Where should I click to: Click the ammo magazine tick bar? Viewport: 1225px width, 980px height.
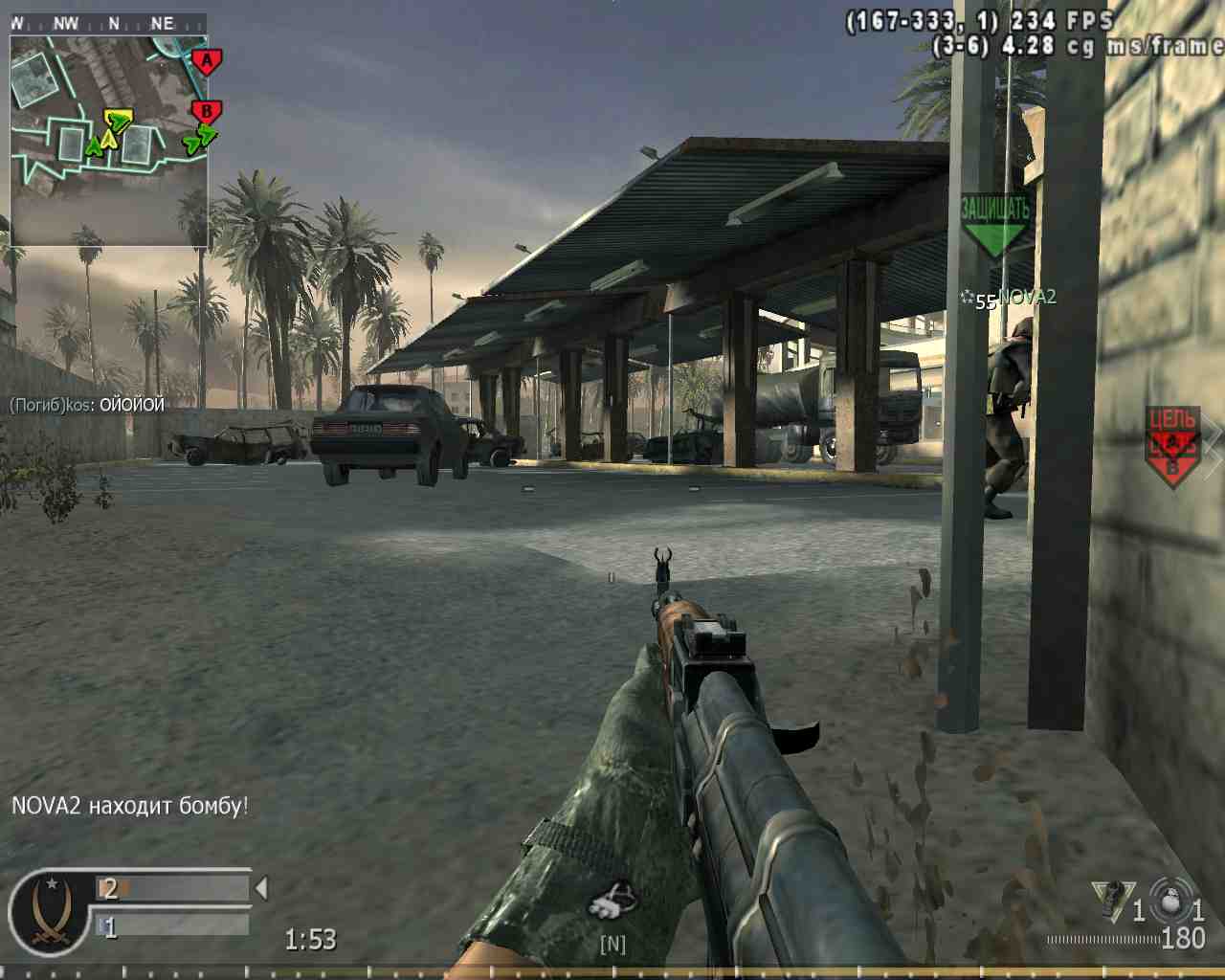coord(1101,939)
